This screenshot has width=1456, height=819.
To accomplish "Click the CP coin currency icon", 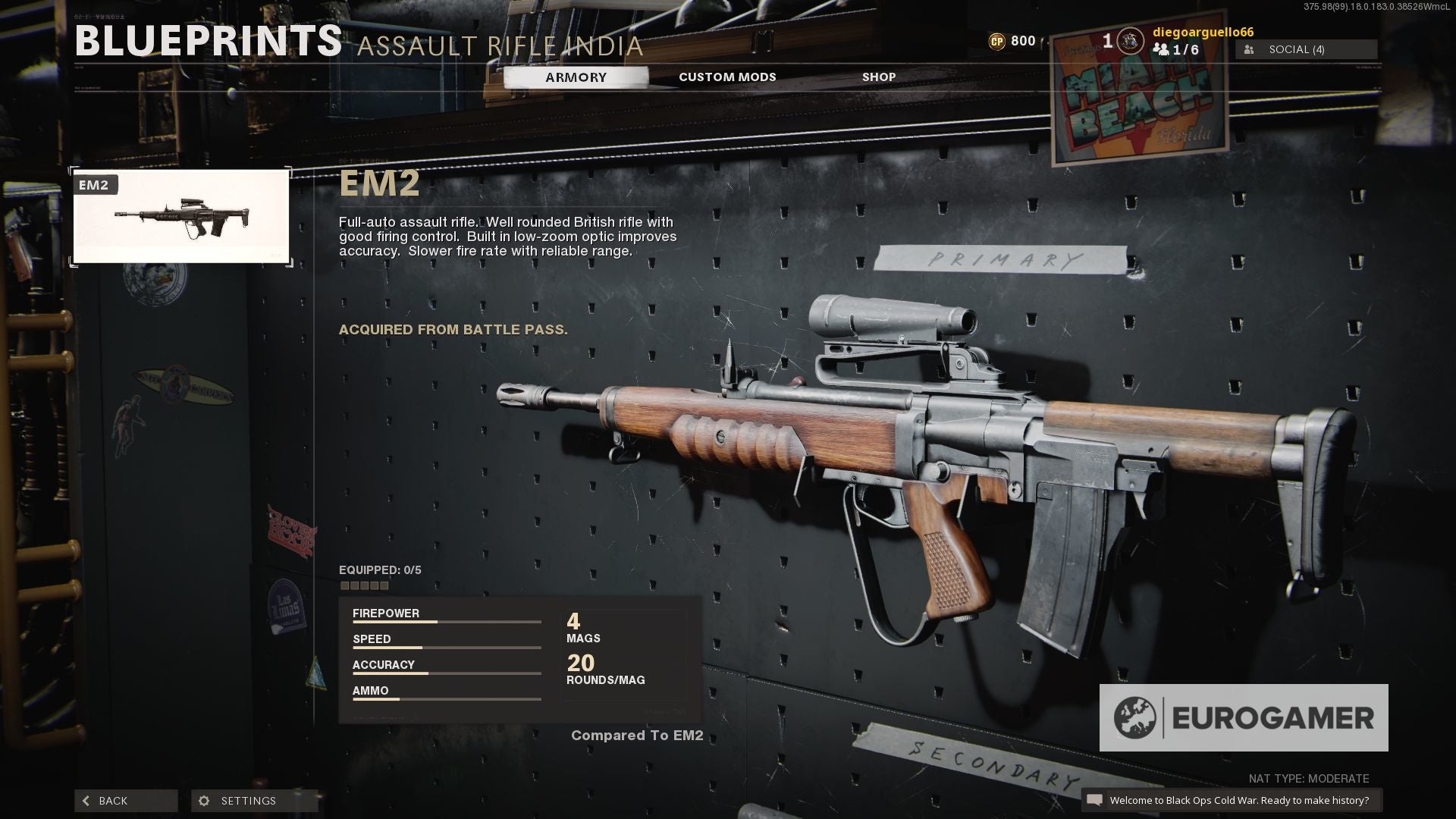I will coord(999,40).
